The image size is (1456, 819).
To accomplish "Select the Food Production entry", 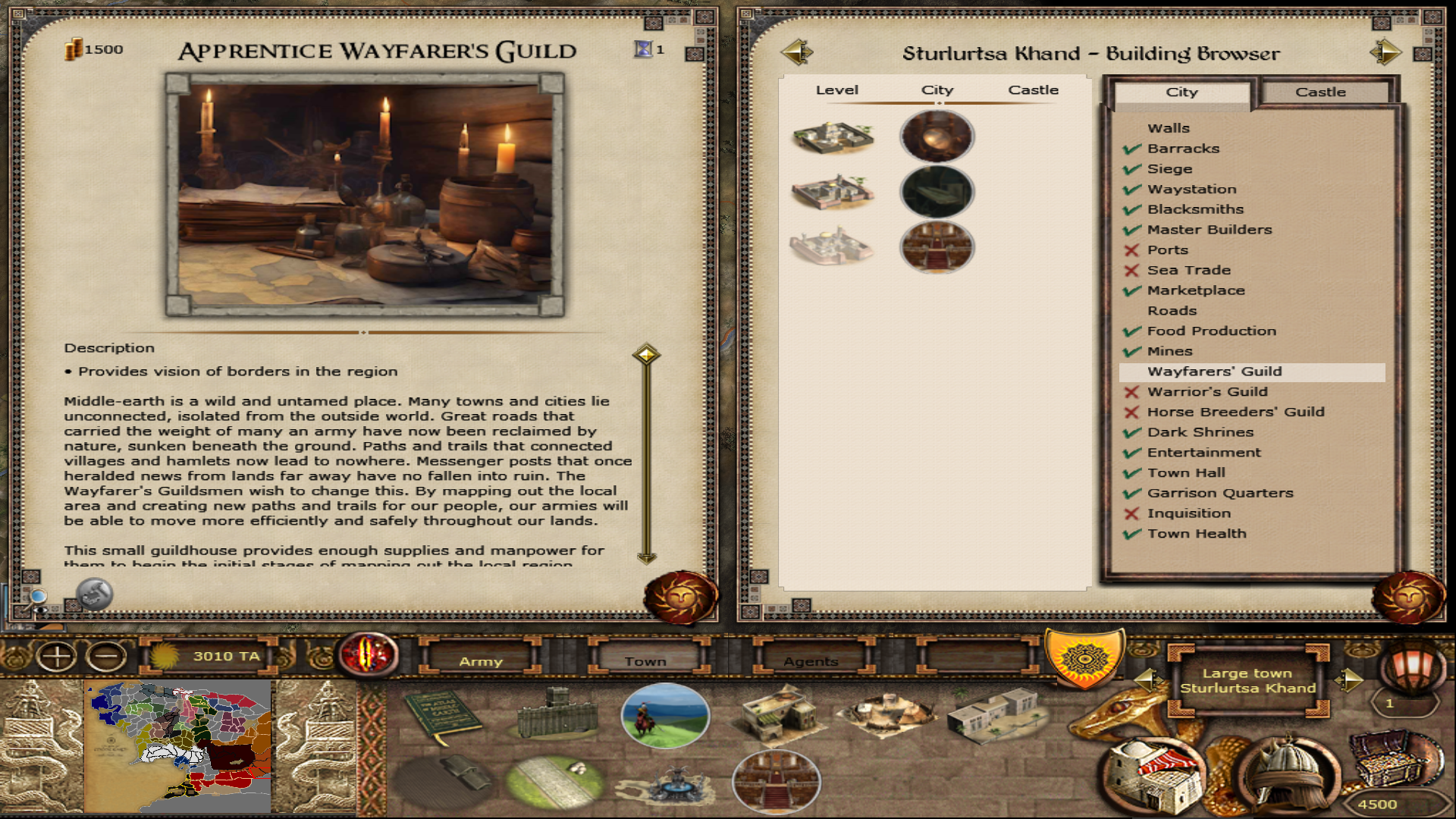I will coord(1211,331).
